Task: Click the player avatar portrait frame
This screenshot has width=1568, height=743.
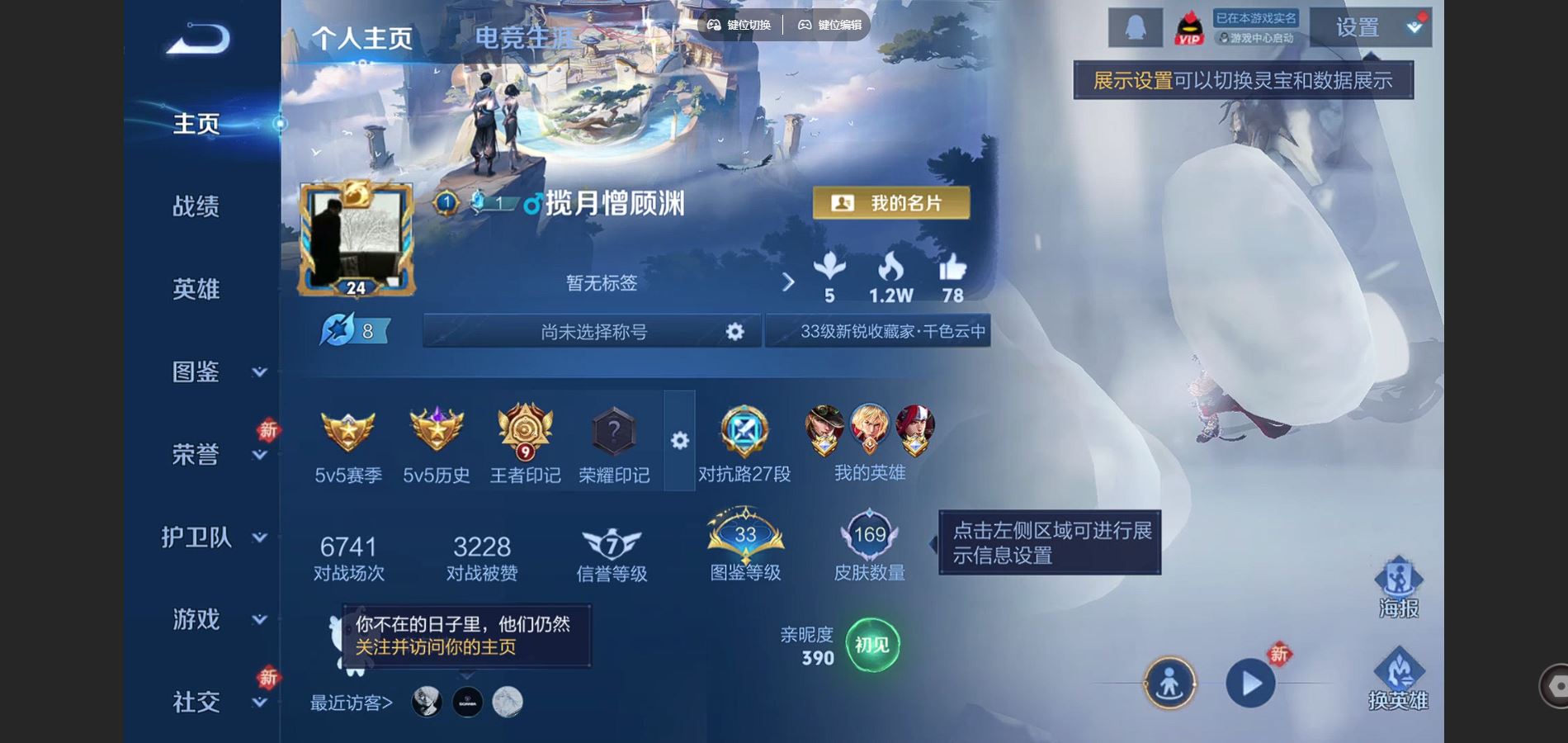Action: click(x=357, y=239)
